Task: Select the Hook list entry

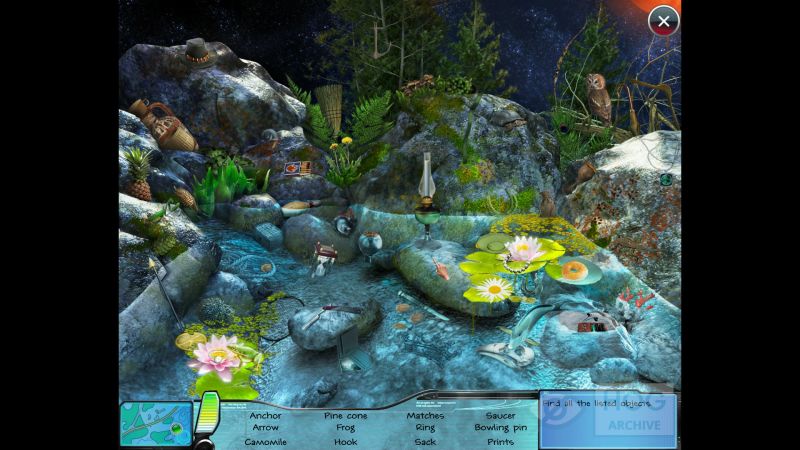Action: (346, 441)
